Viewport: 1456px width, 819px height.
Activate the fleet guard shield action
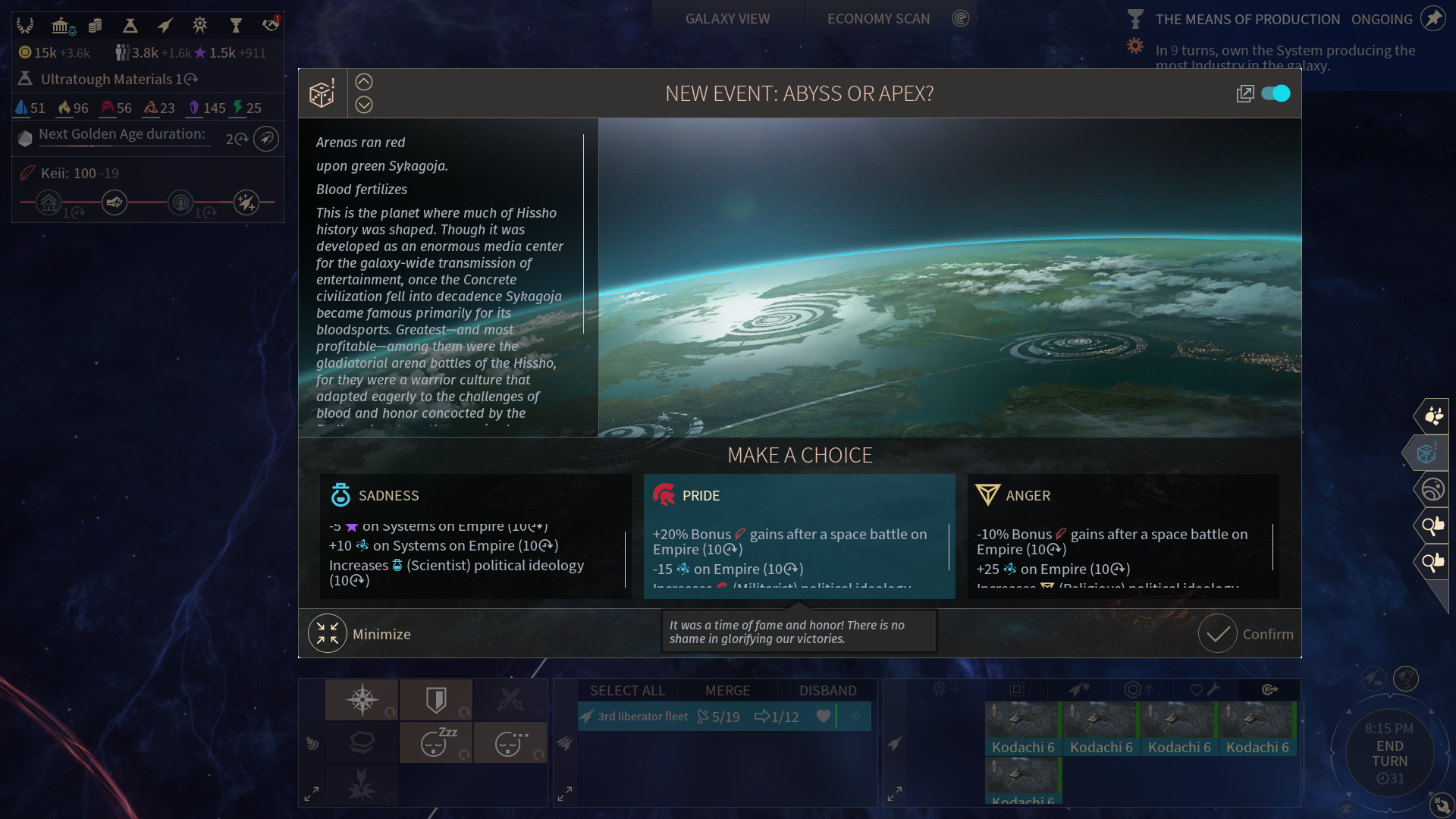(x=436, y=699)
